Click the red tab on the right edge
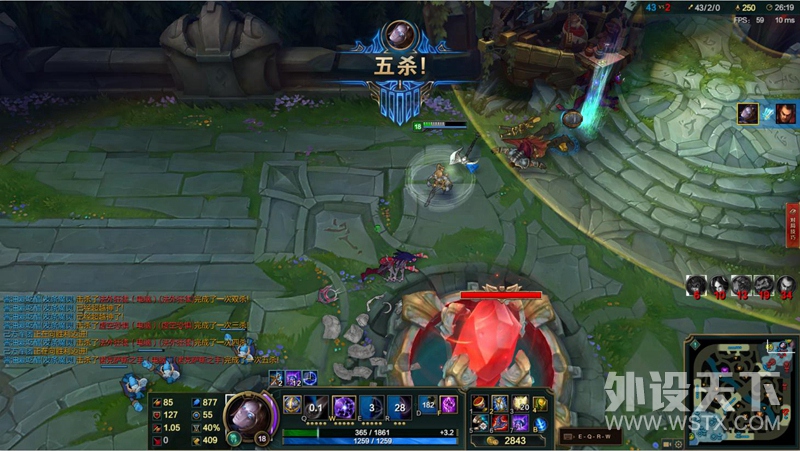The height and width of the screenshot is (451, 800). pyautogui.click(x=793, y=223)
